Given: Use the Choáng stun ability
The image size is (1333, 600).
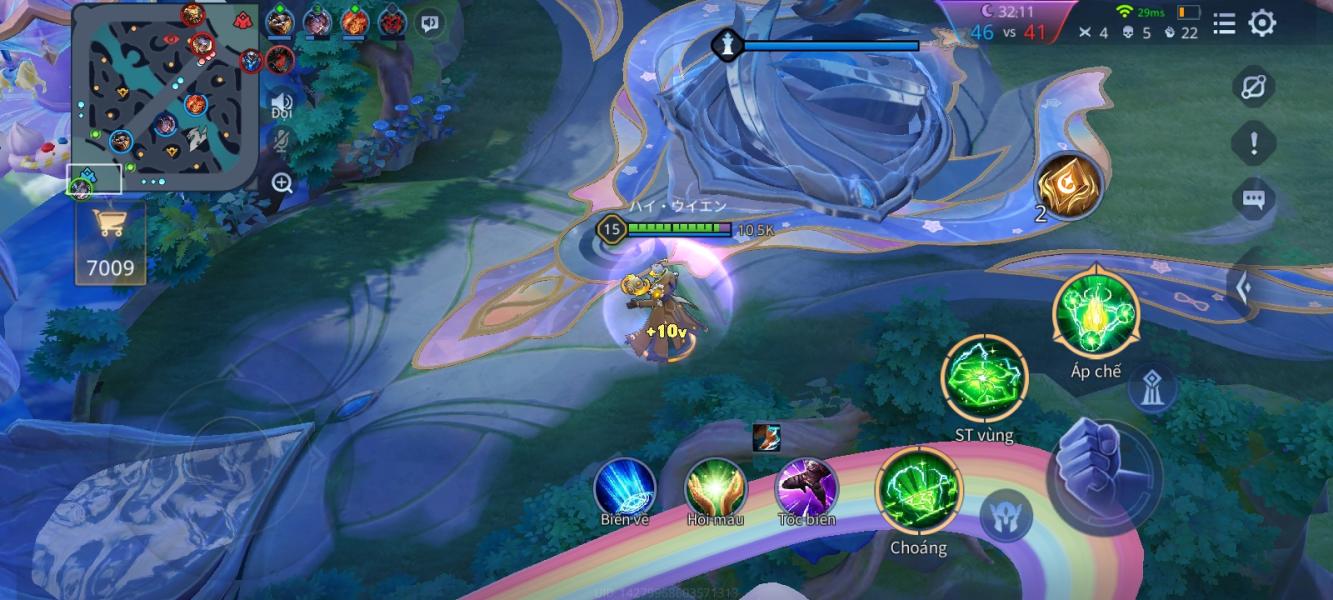Looking at the screenshot, I should [x=918, y=490].
